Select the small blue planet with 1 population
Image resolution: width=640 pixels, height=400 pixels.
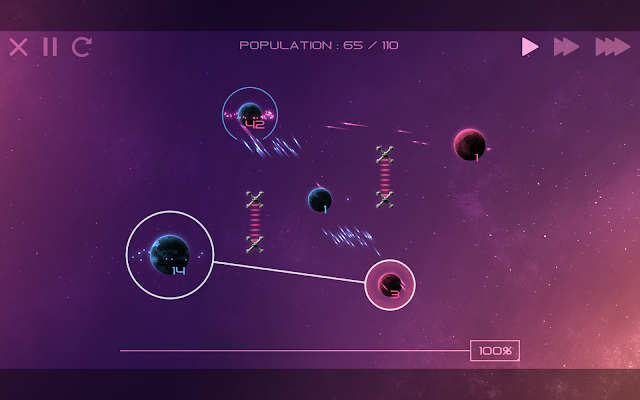320,199
